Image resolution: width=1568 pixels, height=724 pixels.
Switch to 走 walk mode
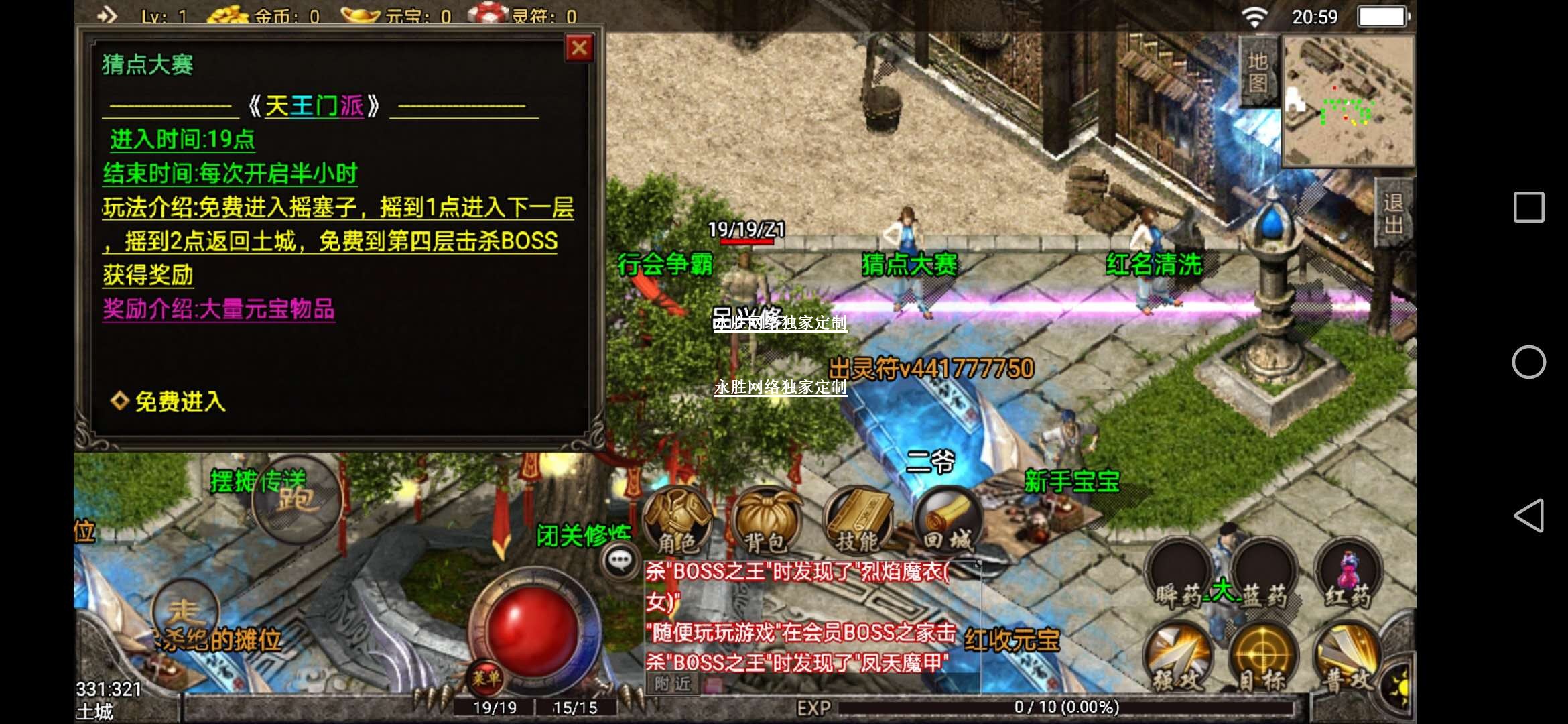coord(184,611)
